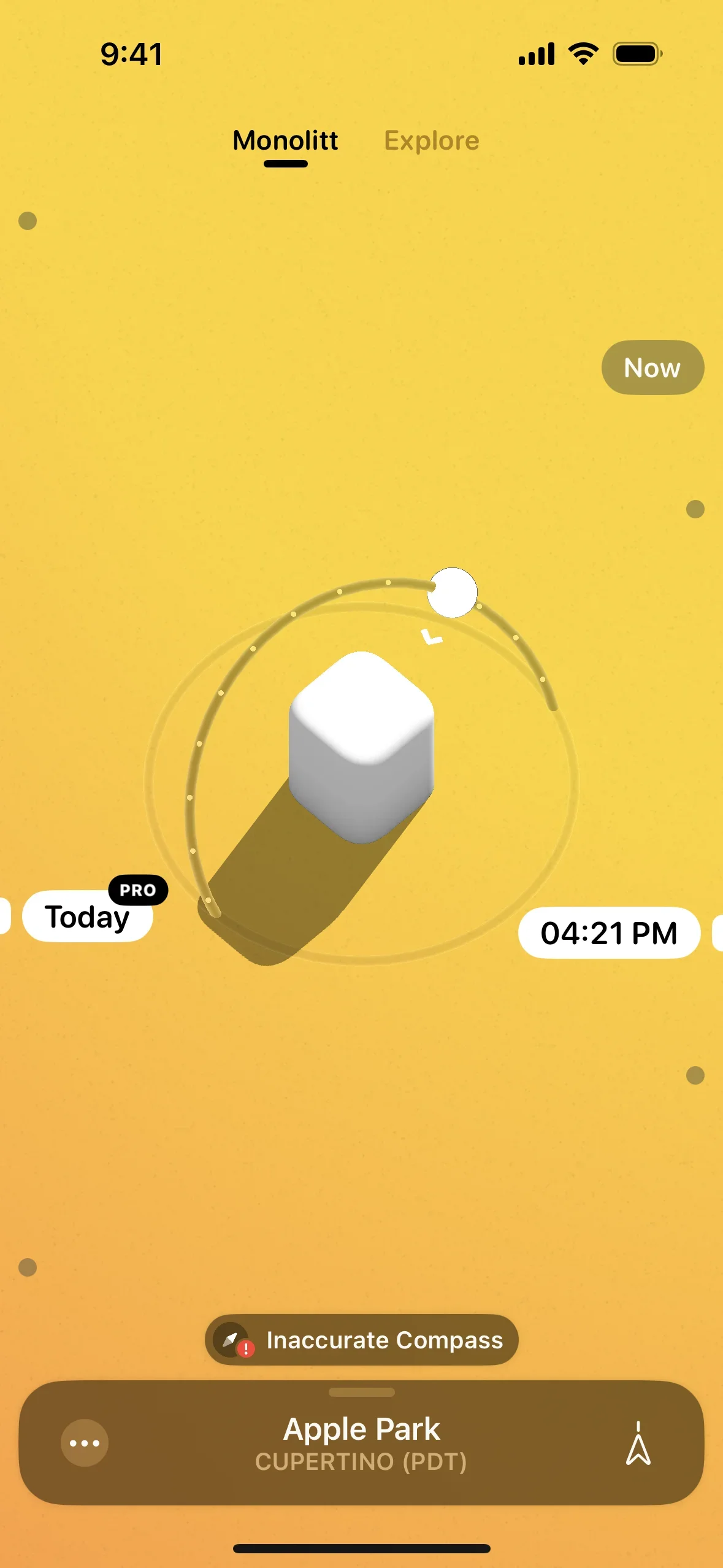
Task: Tap the Now button
Action: [652, 367]
